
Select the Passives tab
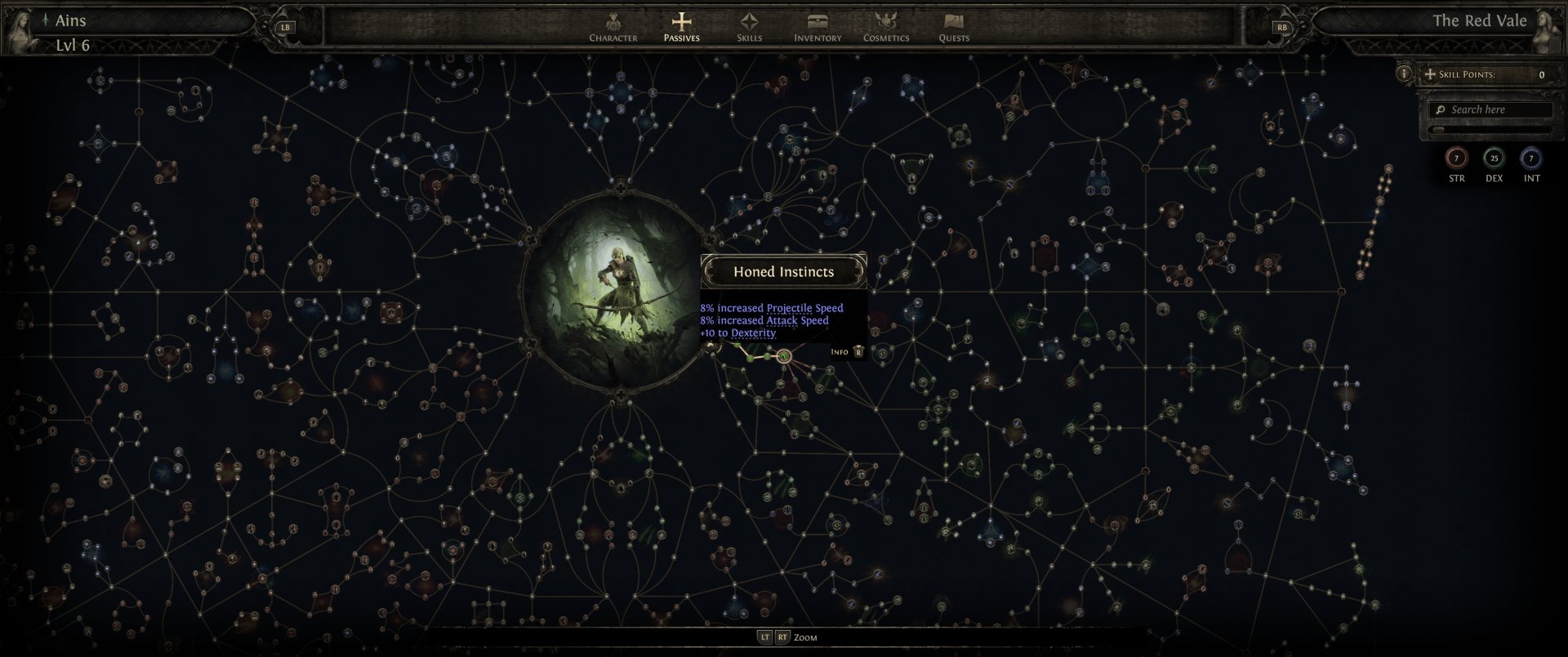(x=681, y=27)
